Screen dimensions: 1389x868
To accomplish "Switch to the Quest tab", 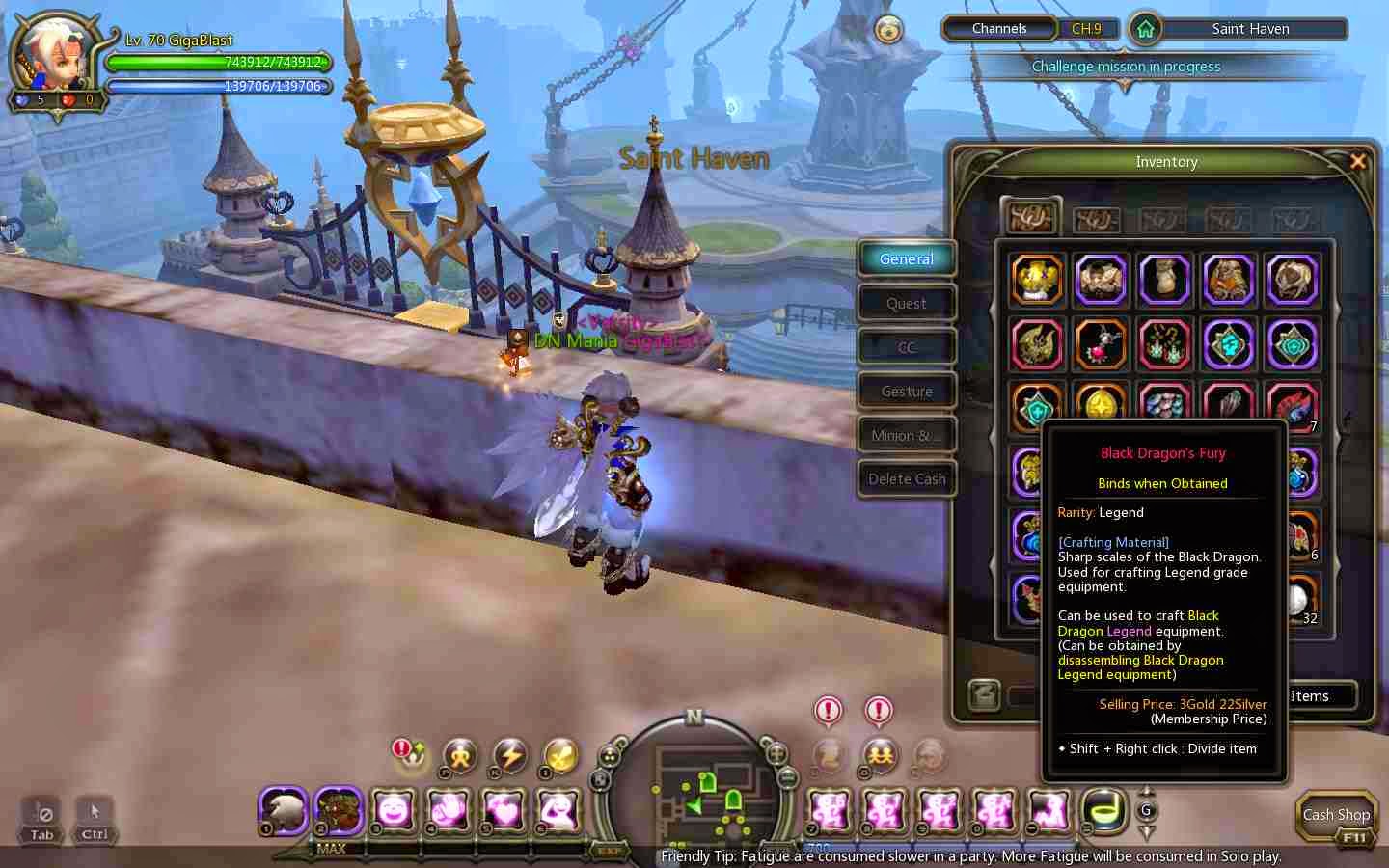I will coord(906,303).
